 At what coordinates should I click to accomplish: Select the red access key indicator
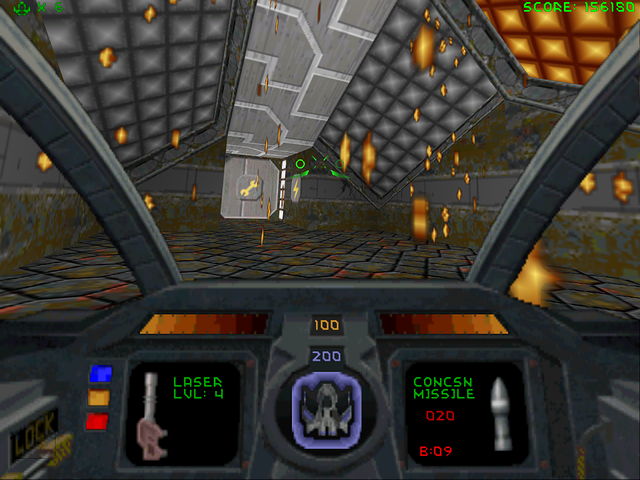(99, 421)
